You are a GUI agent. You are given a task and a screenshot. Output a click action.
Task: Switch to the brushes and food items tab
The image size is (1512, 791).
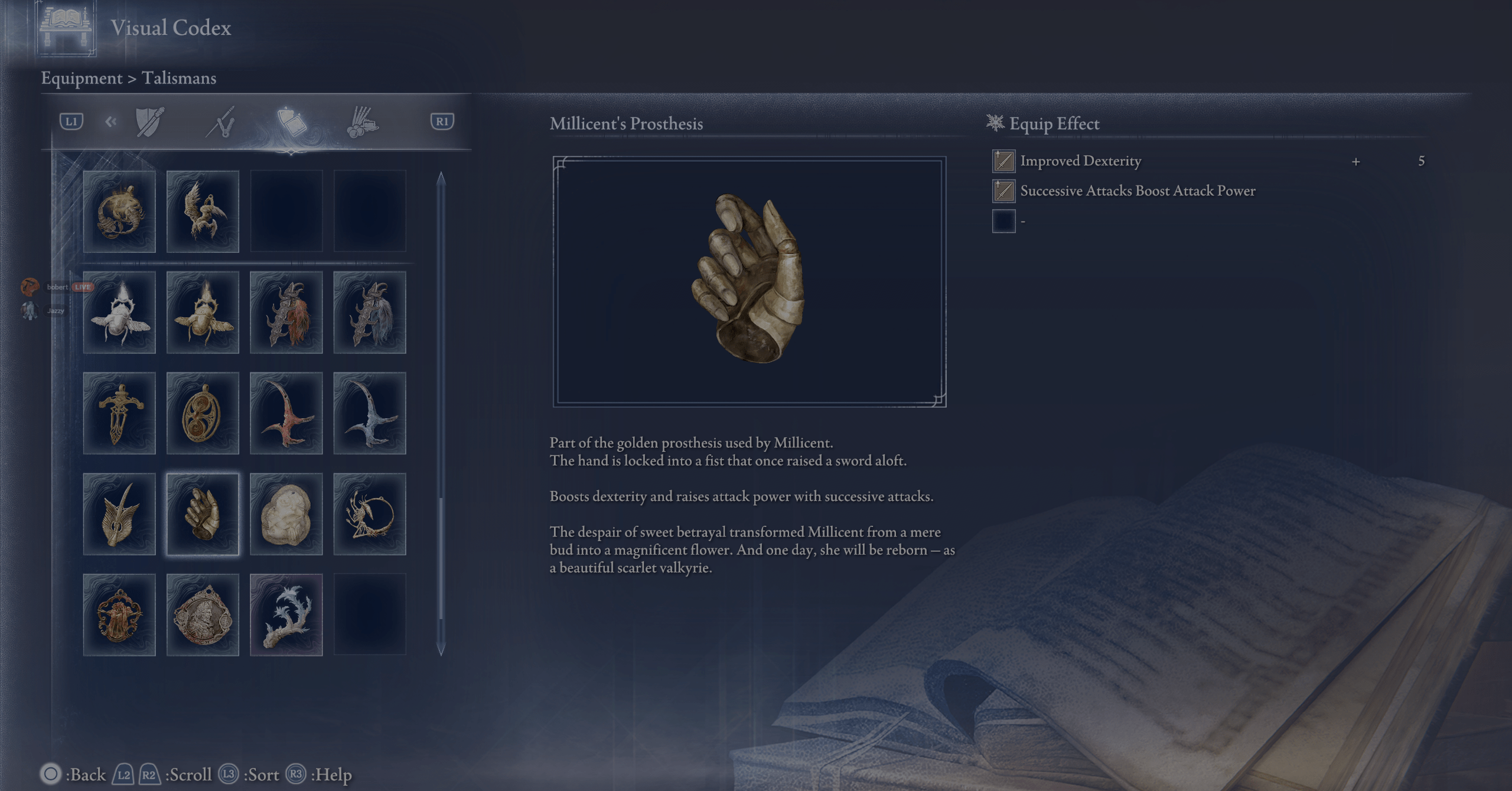pos(362,122)
